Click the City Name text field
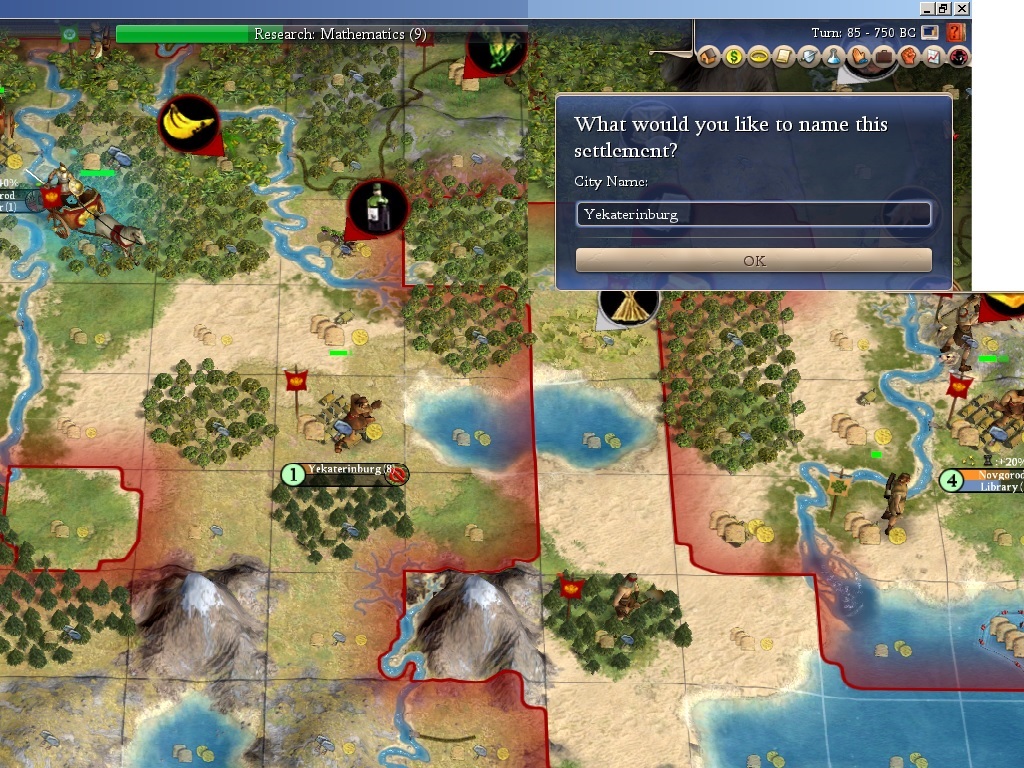 (x=754, y=214)
